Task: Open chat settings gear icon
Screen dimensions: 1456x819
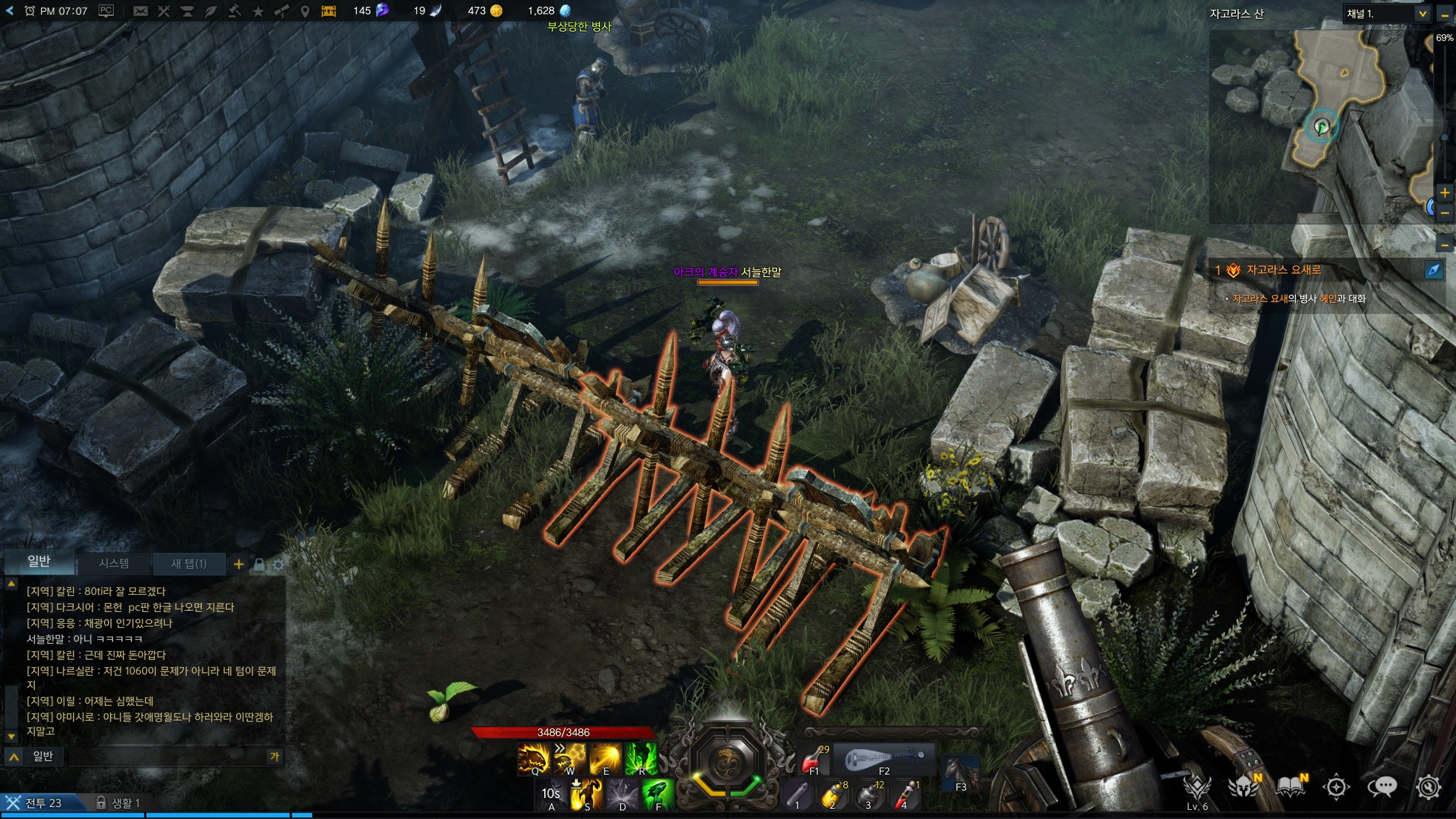Action: pos(278,565)
